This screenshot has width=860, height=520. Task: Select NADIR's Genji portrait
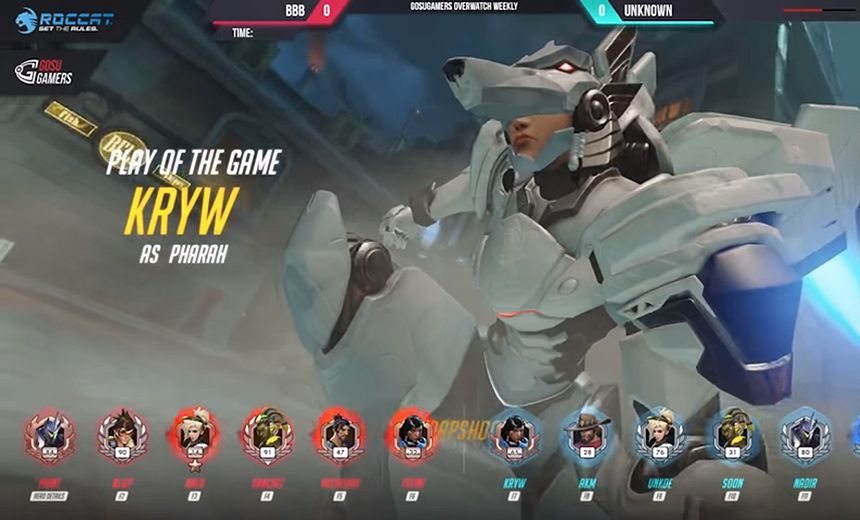(804, 435)
